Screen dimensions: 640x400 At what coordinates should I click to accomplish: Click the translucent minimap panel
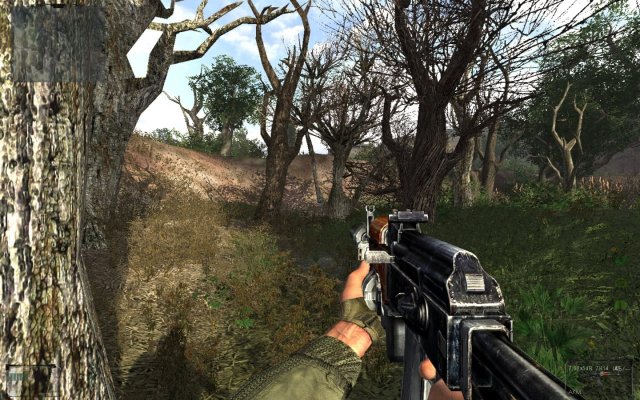coord(58,44)
